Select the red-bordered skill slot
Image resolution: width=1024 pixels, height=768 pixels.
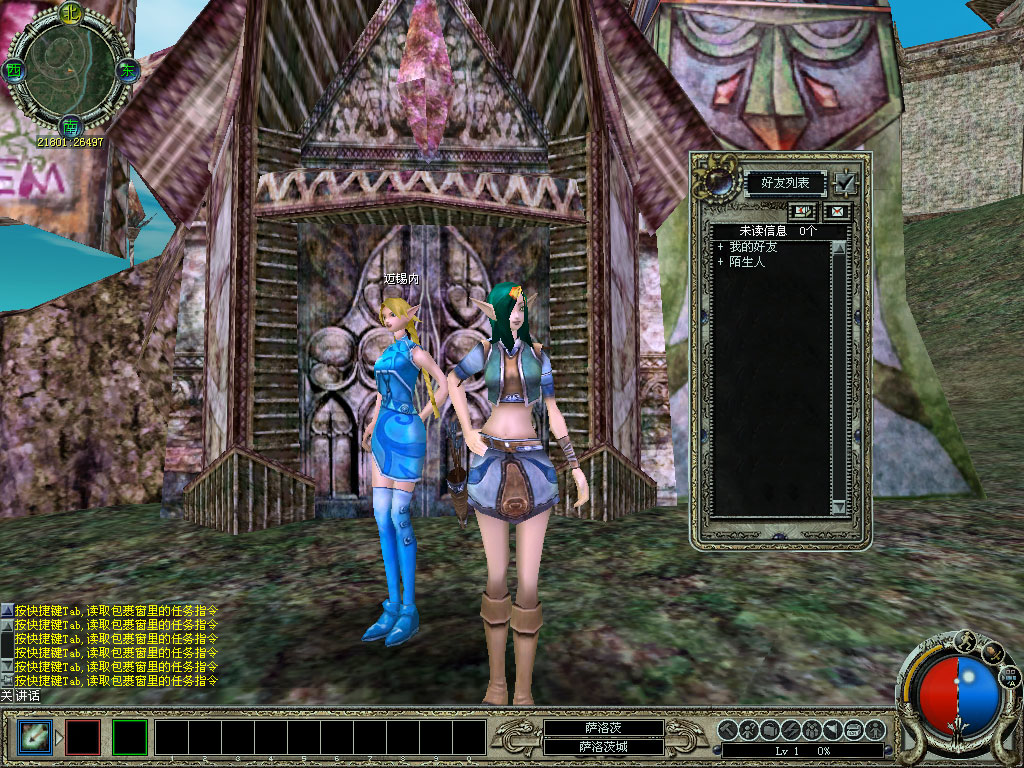point(83,737)
